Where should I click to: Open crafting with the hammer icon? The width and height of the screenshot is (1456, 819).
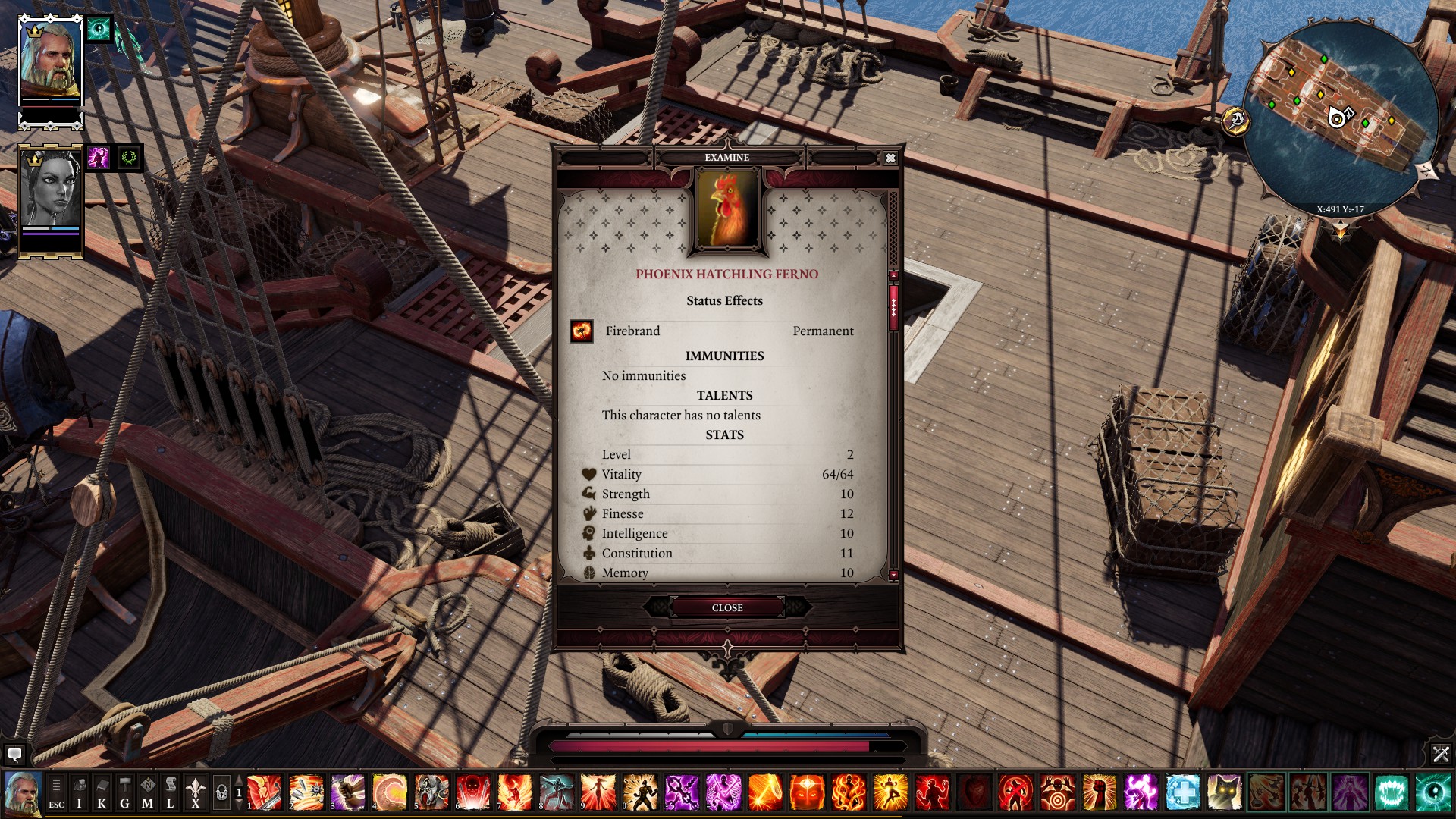click(x=124, y=791)
